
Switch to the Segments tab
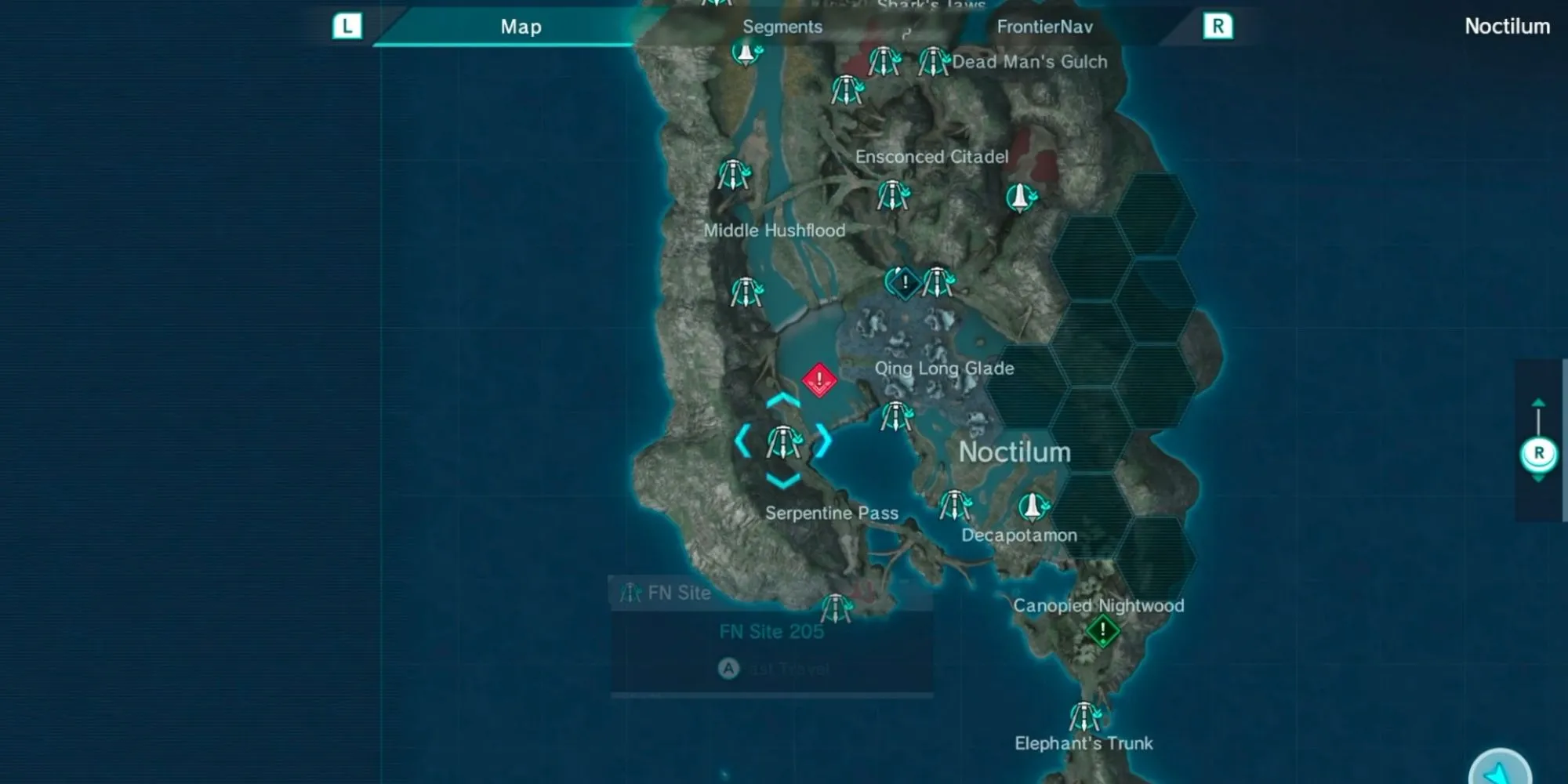coord(782,27)
